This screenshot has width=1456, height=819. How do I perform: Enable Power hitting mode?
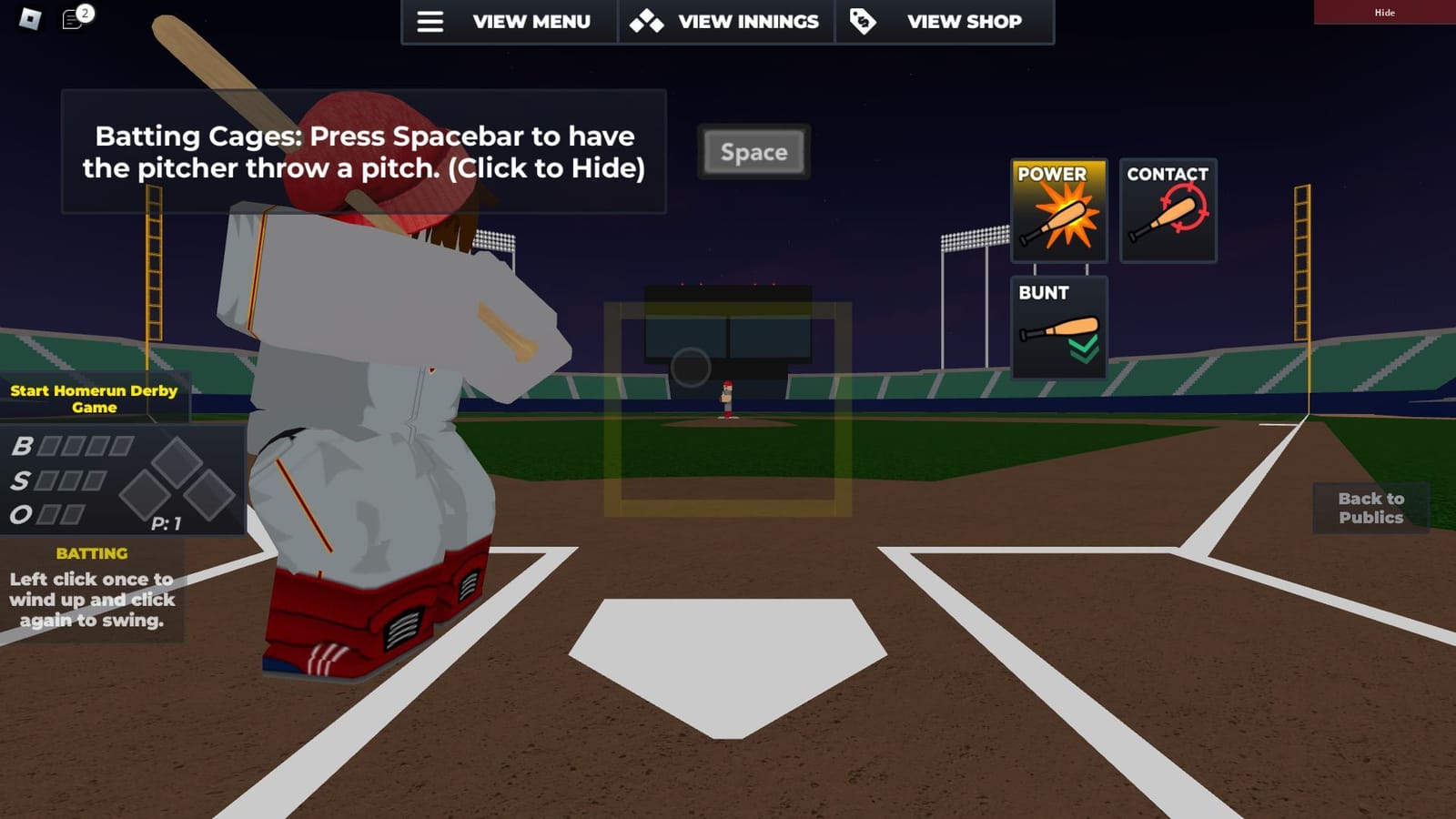point(1058,209)
